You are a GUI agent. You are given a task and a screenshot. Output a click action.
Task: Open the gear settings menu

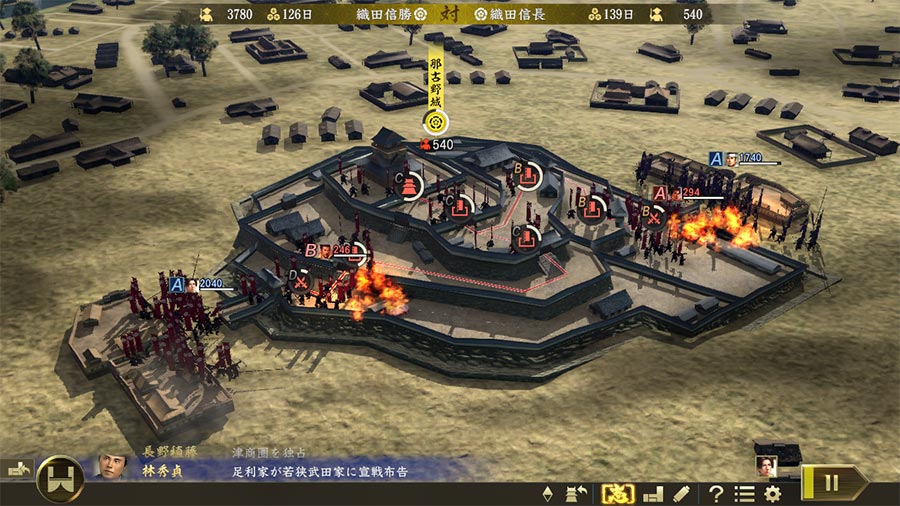tap(772, 493)
